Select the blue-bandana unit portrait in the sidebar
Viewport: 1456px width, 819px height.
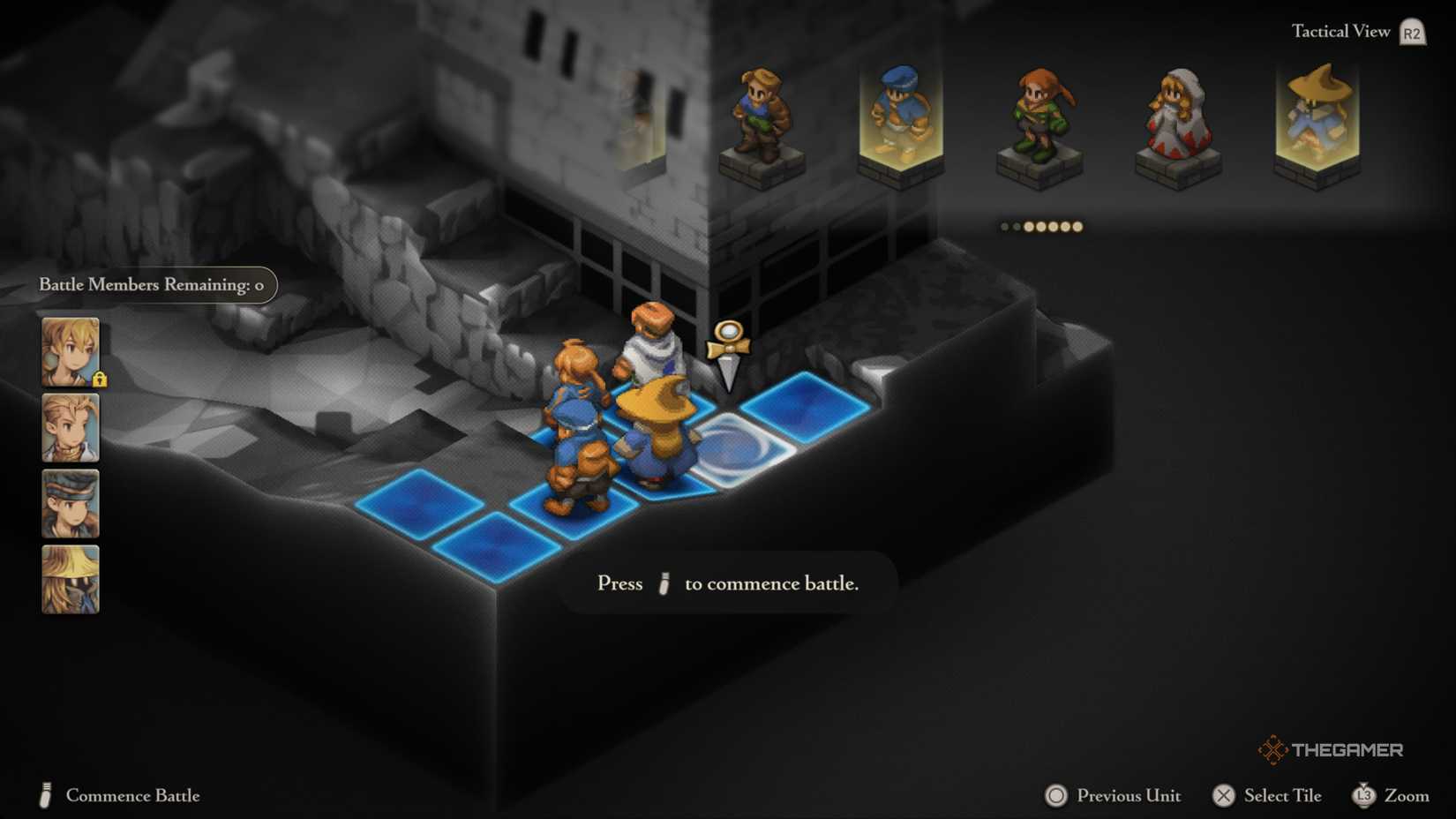(x=70, y=504)
